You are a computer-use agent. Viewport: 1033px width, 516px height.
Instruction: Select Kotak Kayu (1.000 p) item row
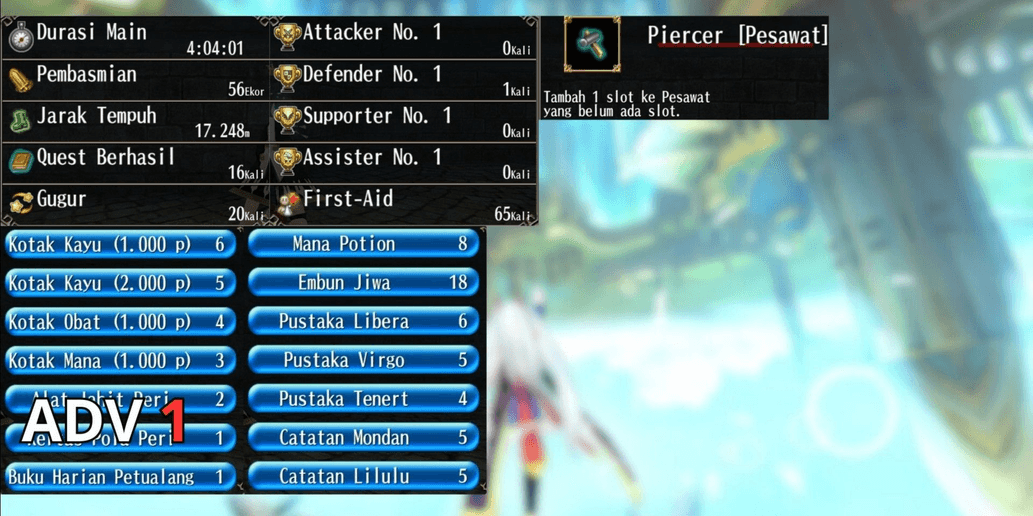(x=120, y=244)
